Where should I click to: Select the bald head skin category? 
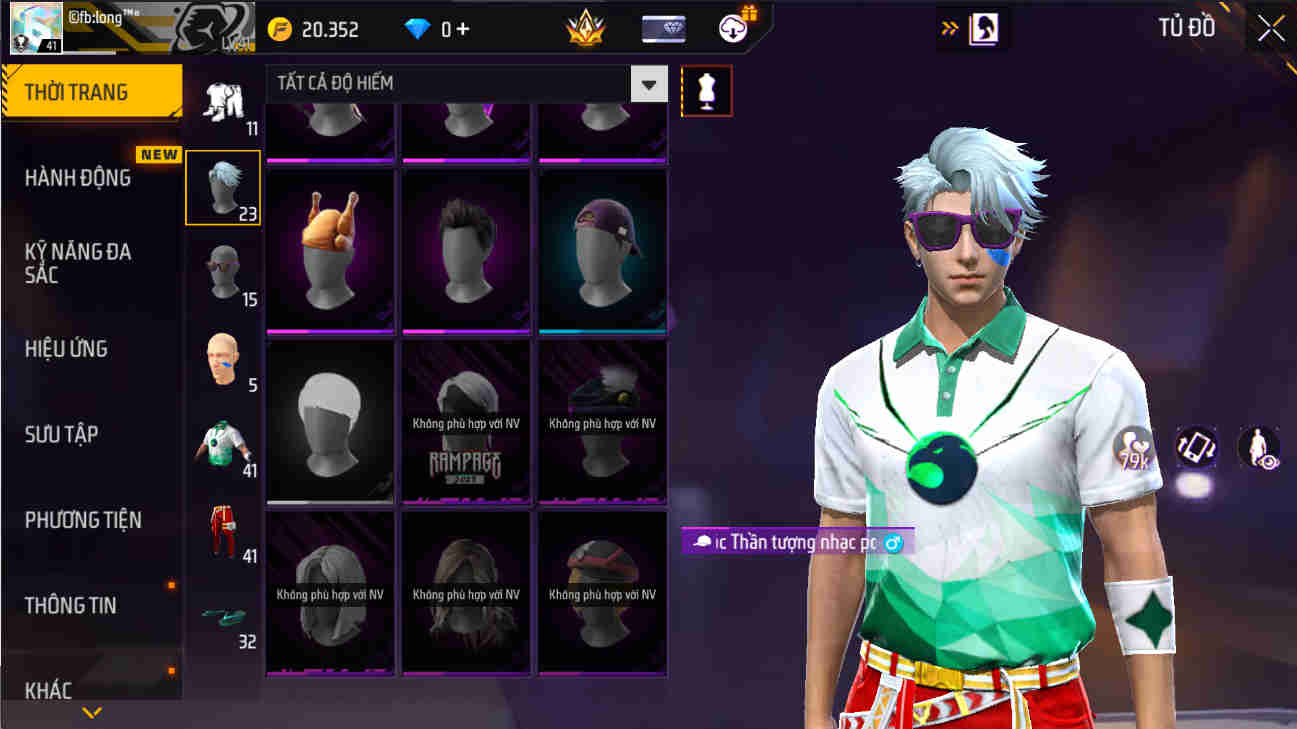(222, 359)
